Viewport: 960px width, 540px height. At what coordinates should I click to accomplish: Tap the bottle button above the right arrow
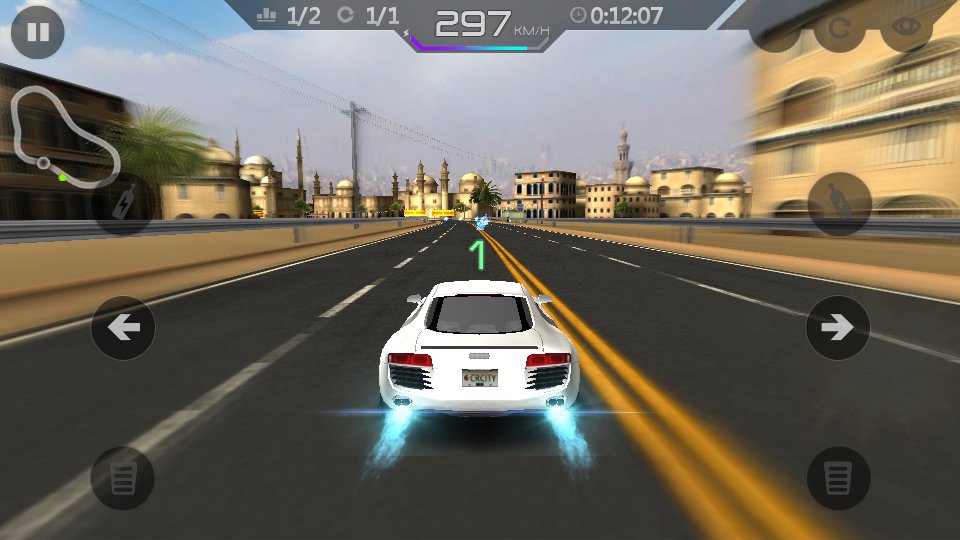point(838,204)
